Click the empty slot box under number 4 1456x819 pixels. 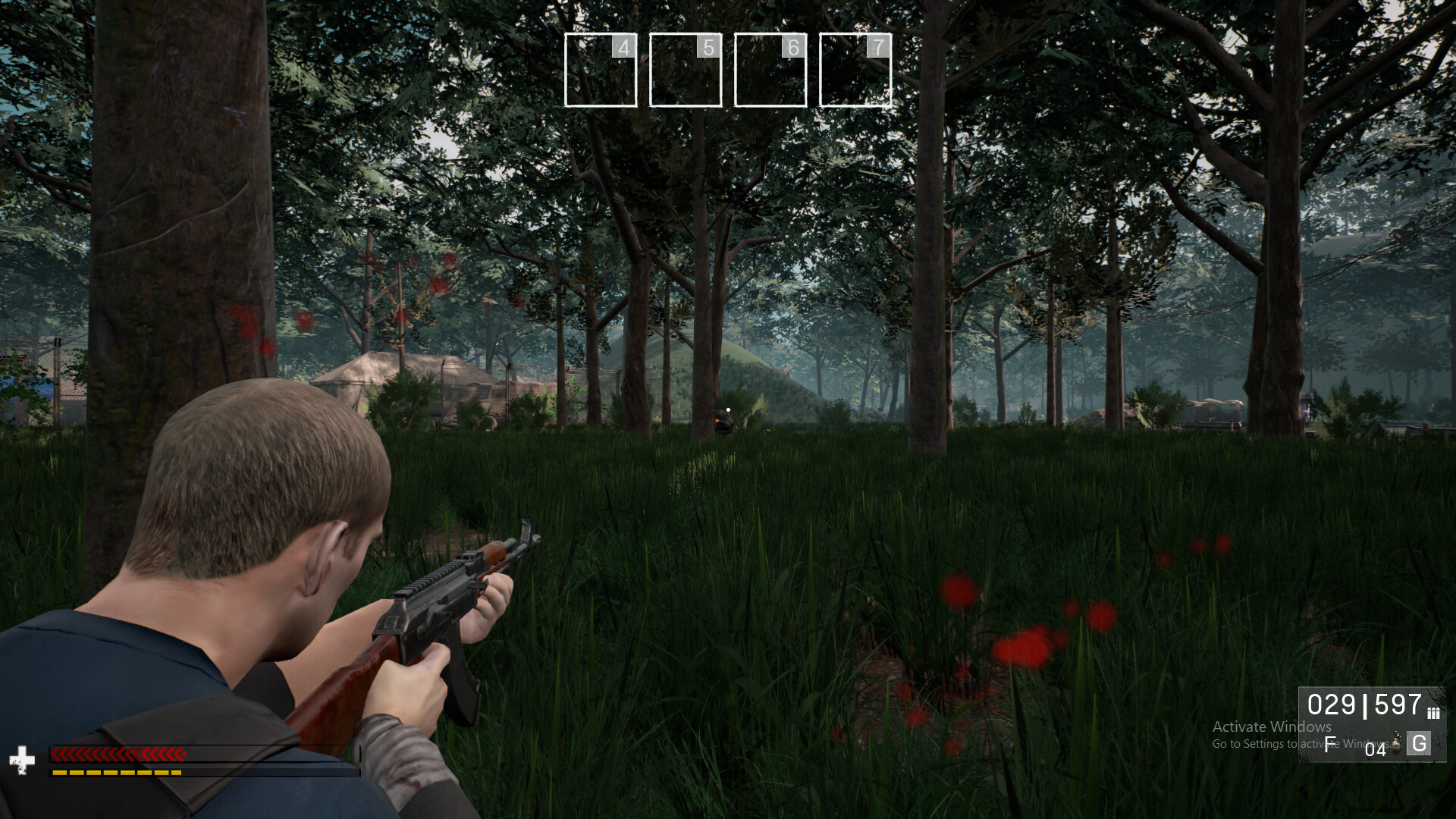600,70
